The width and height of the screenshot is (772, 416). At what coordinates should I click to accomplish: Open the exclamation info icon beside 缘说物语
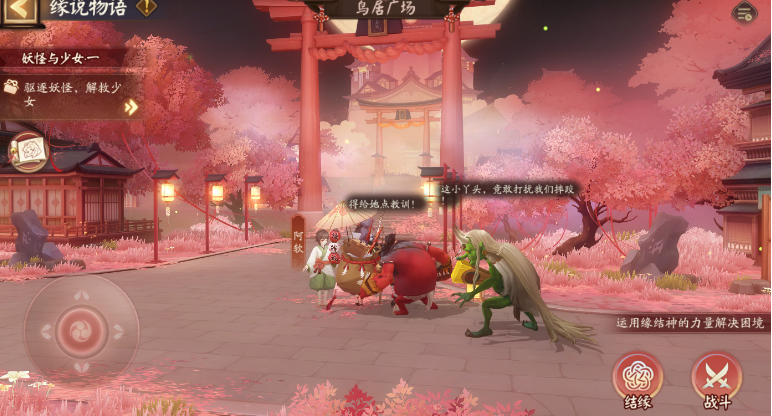(x=147, y=8)
